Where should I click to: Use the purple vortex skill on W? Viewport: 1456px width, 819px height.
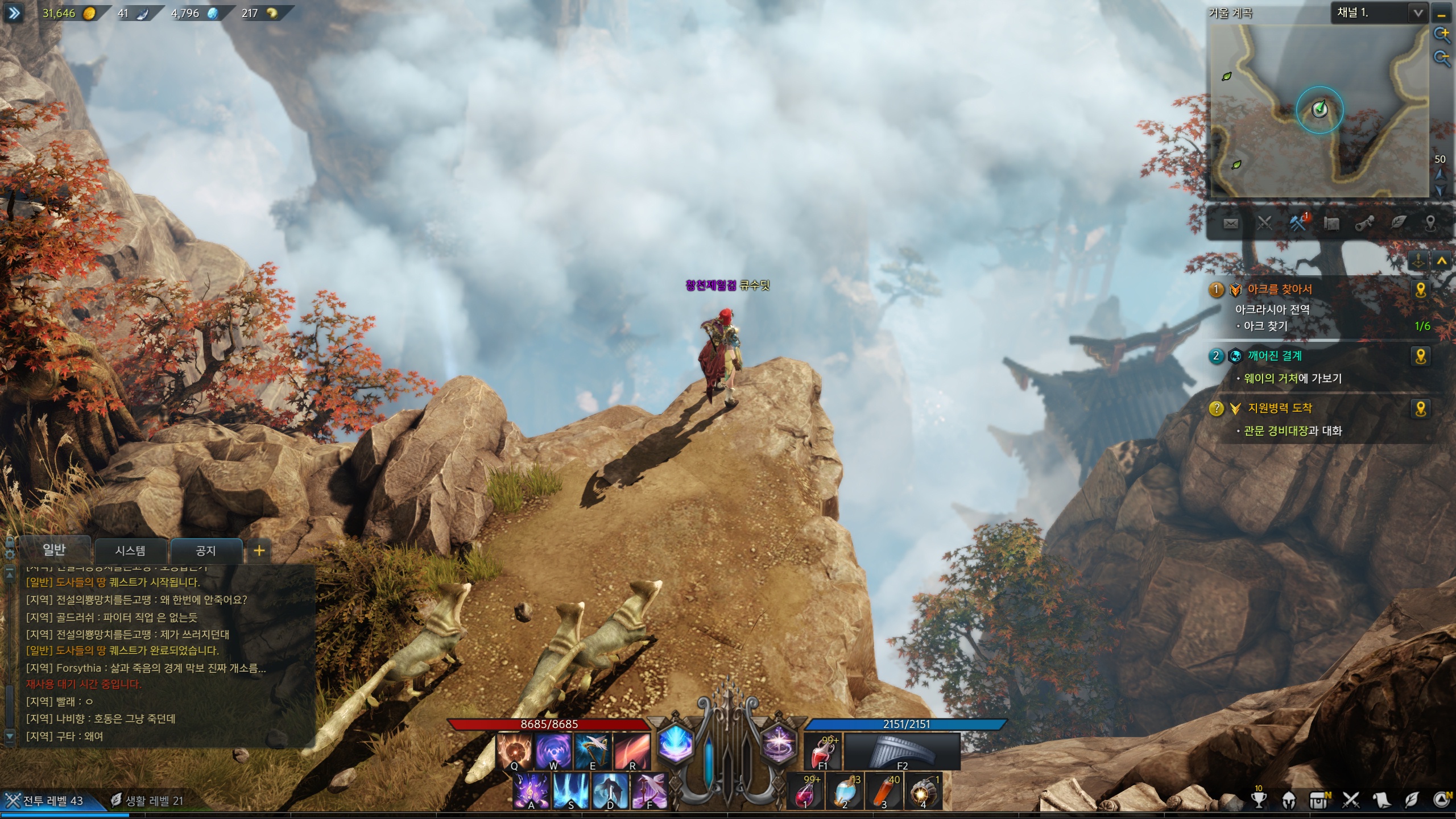coord(553,751)
